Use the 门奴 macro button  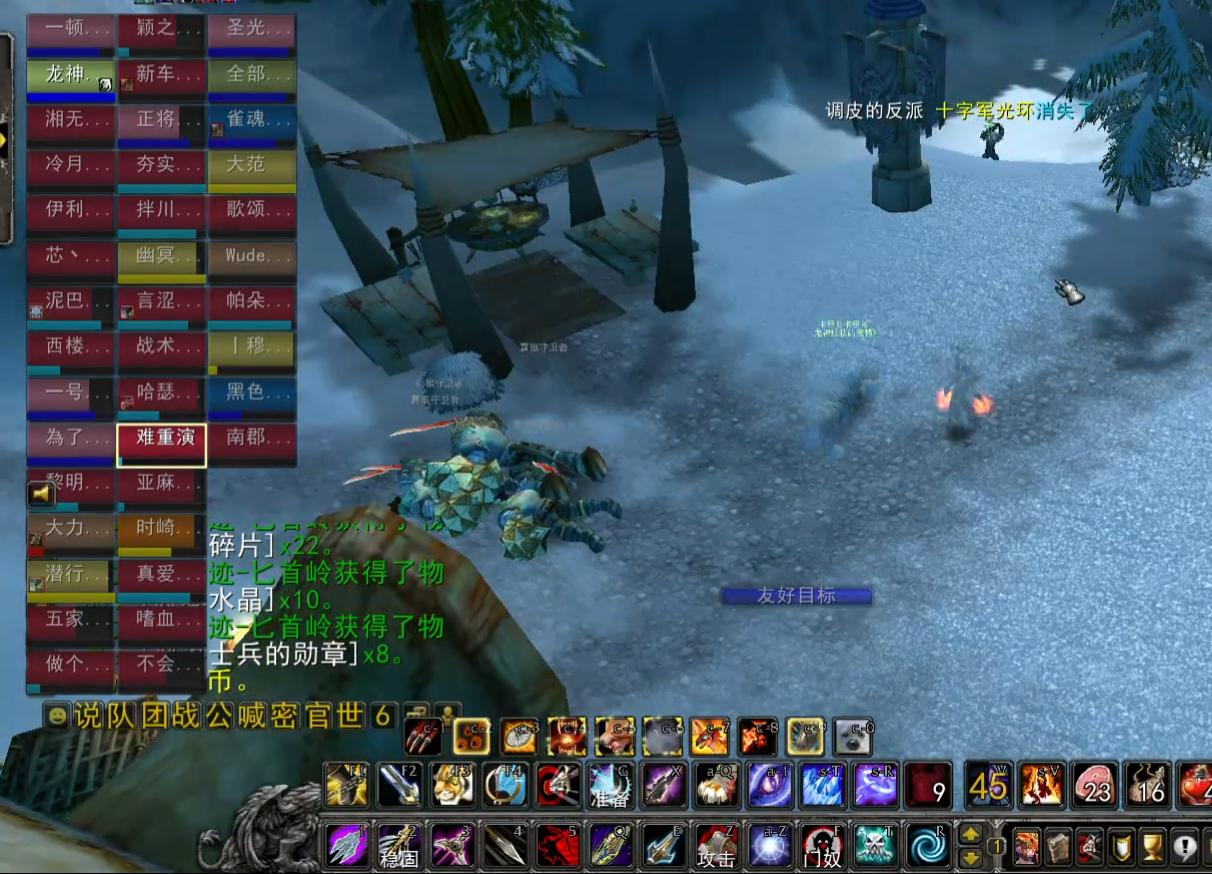point(822,846)
